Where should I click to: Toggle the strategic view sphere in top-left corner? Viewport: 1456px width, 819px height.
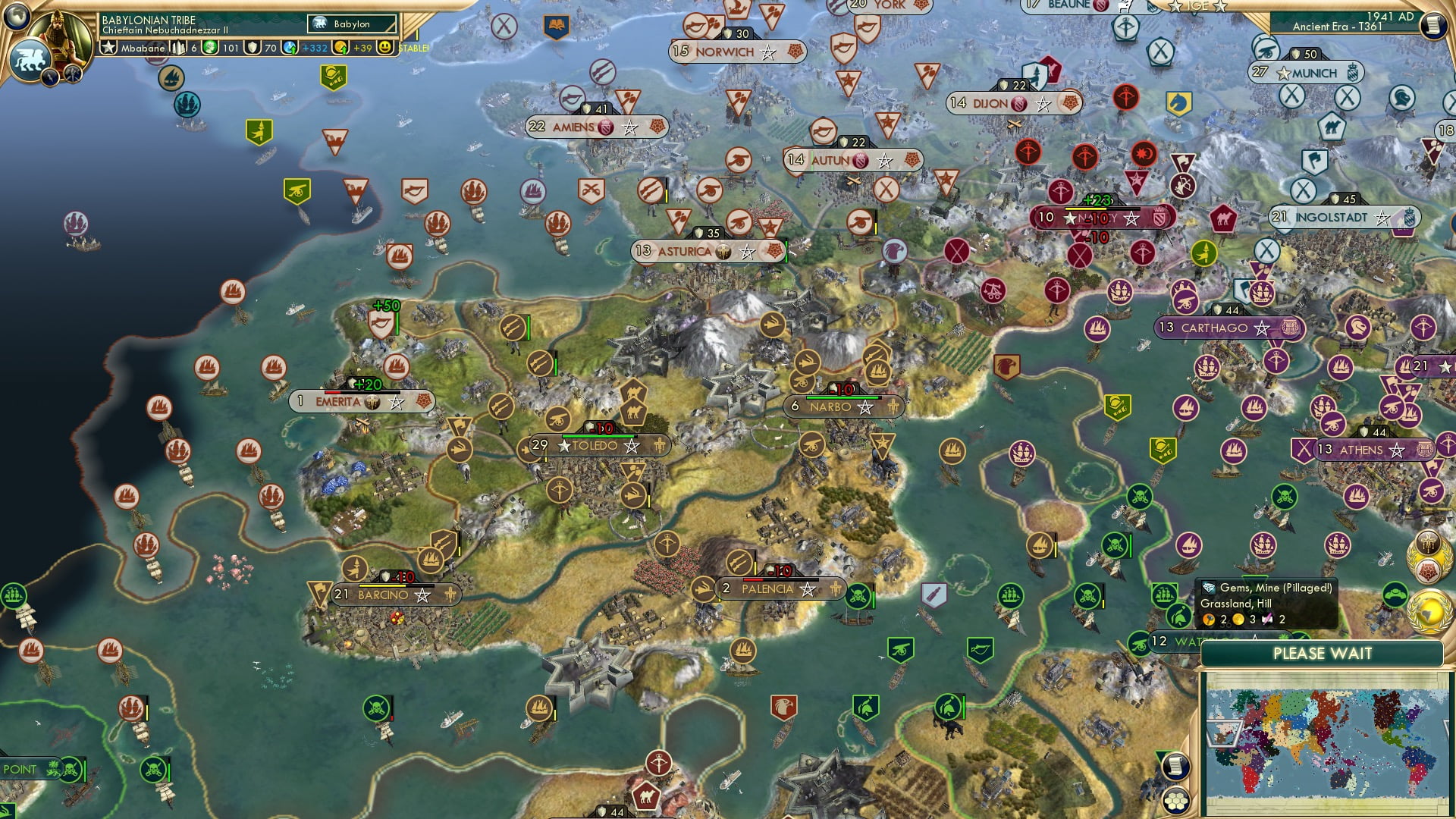pyautogui.click(x=17, y=17)
